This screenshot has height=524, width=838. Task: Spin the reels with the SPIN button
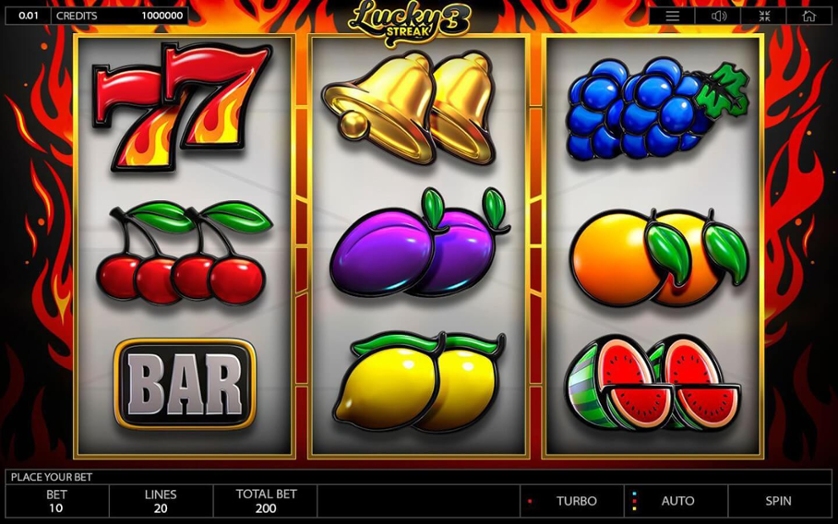tap(778, 500)
